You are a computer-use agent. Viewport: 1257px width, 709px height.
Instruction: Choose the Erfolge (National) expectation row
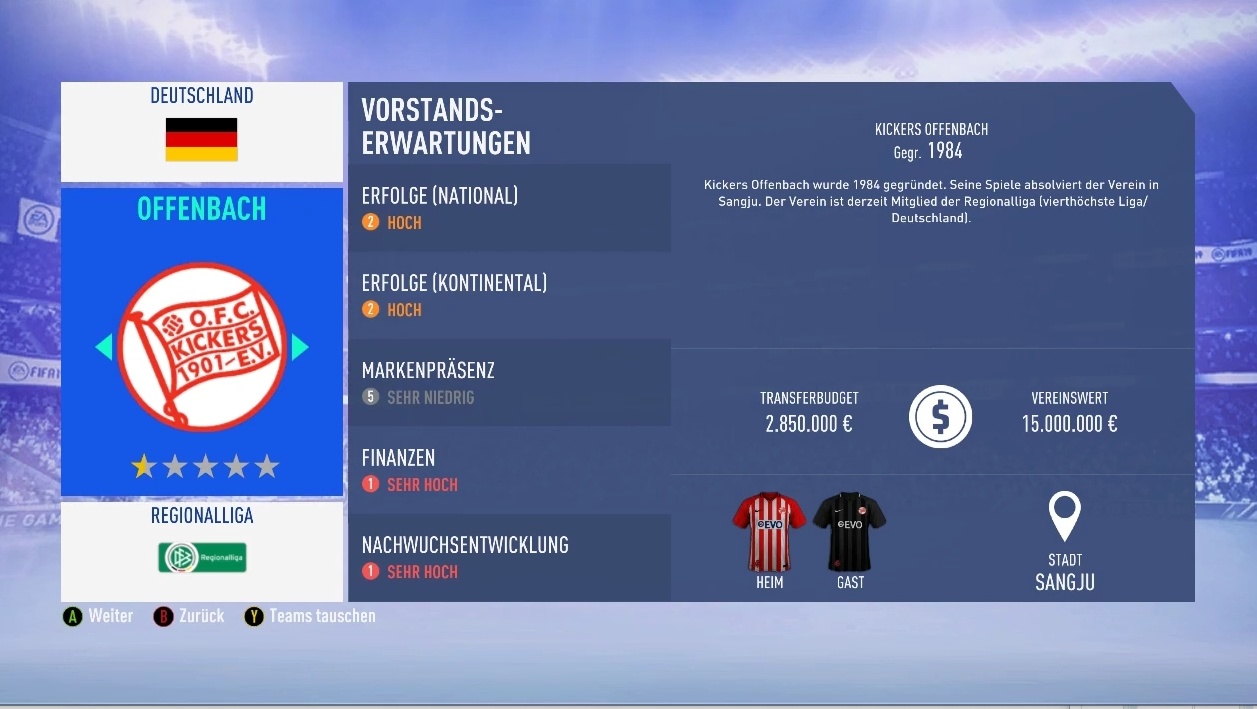(x=509, y=208)
